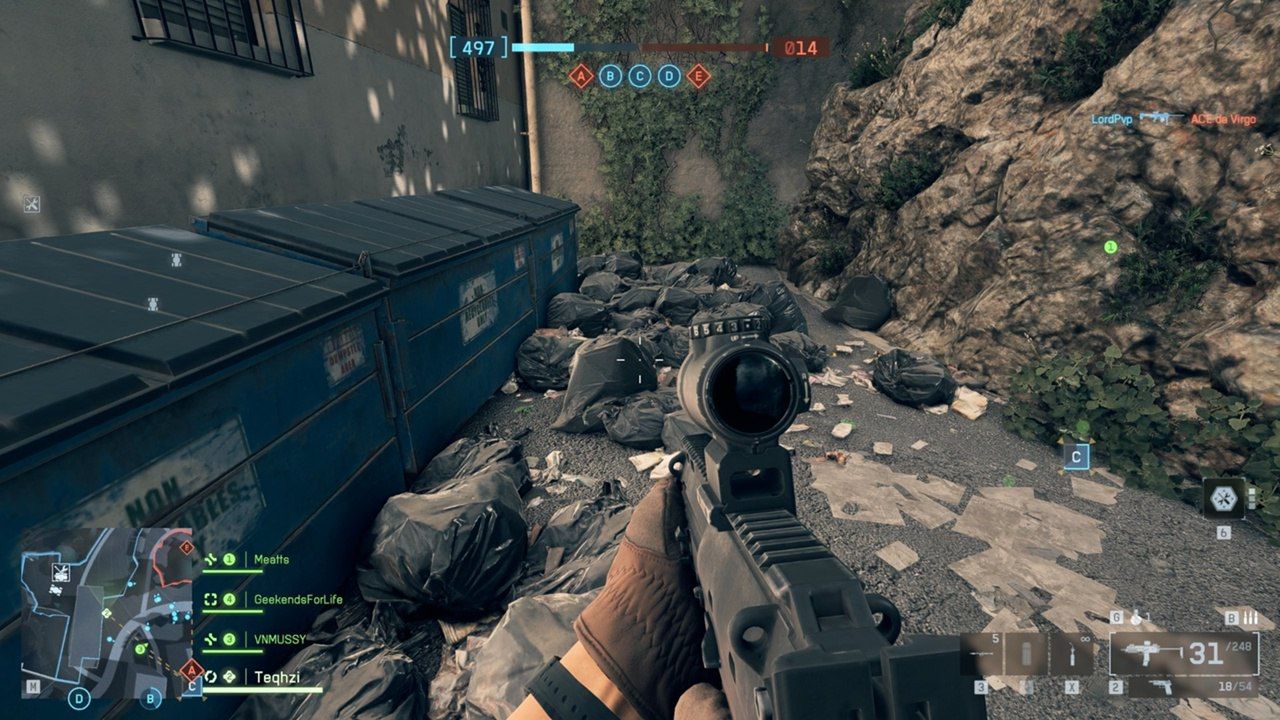Screen dimensions: 1280x720
Task: Click squadmate name Meatts
Action: point(272,558)
